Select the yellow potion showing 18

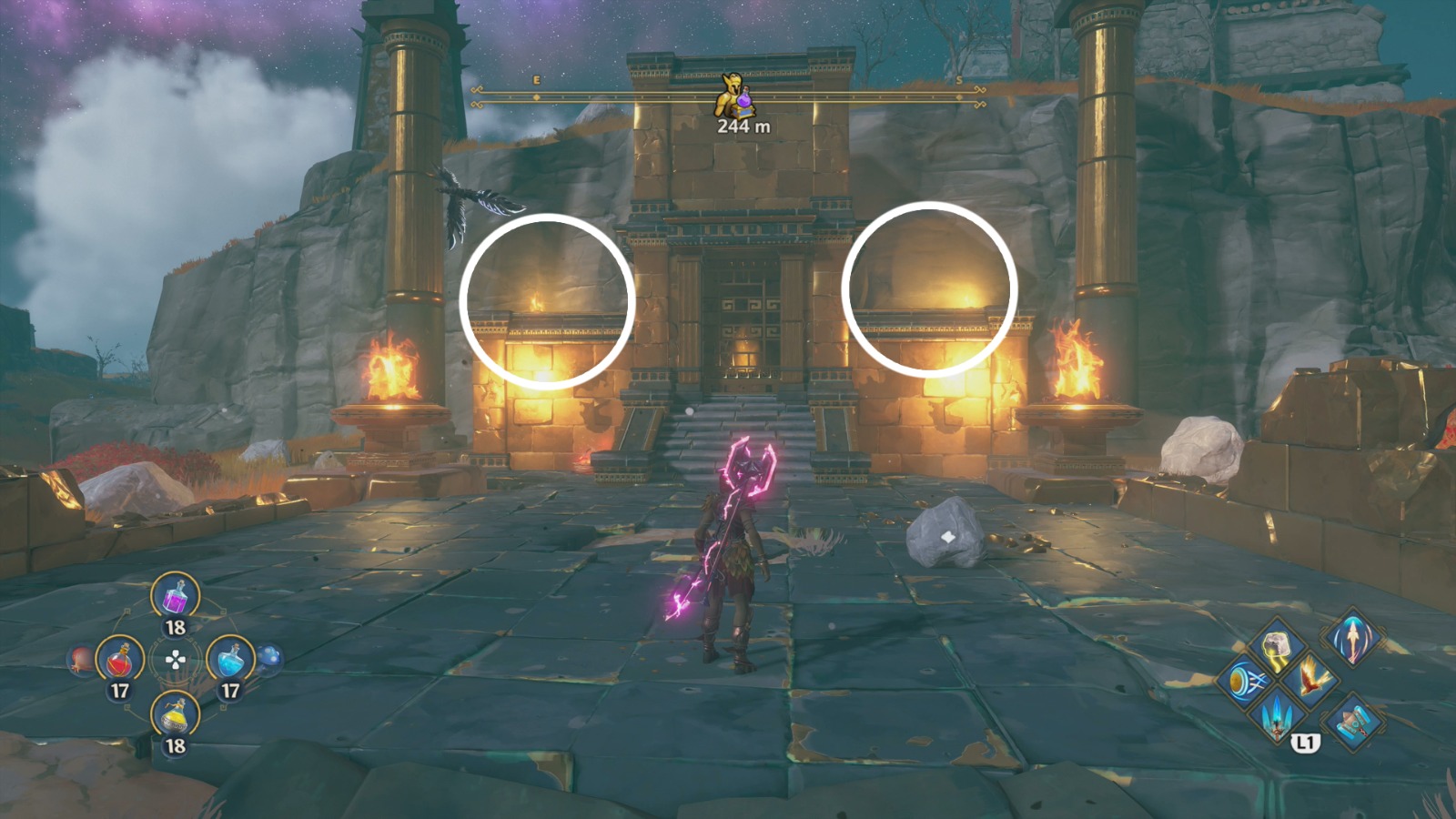tap(175, 715)
